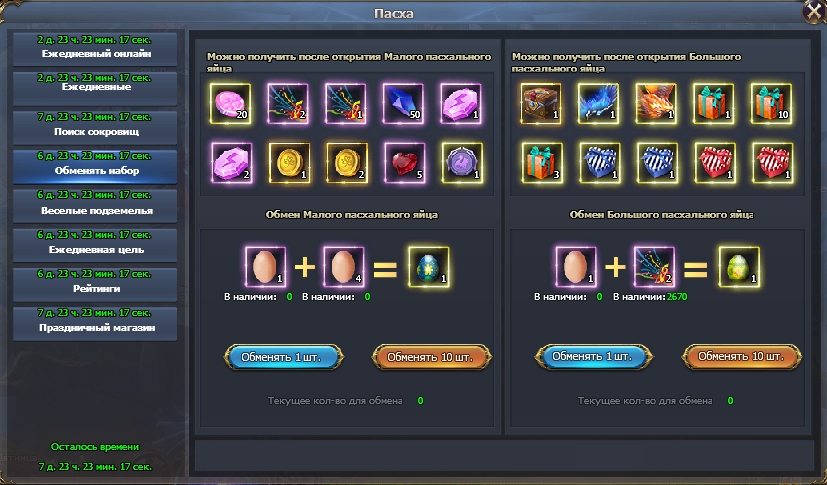The height and width of the screenshot is (485, 827).
Task: Click the blue-green Small Easter egg result
Action: click(429, 267)
